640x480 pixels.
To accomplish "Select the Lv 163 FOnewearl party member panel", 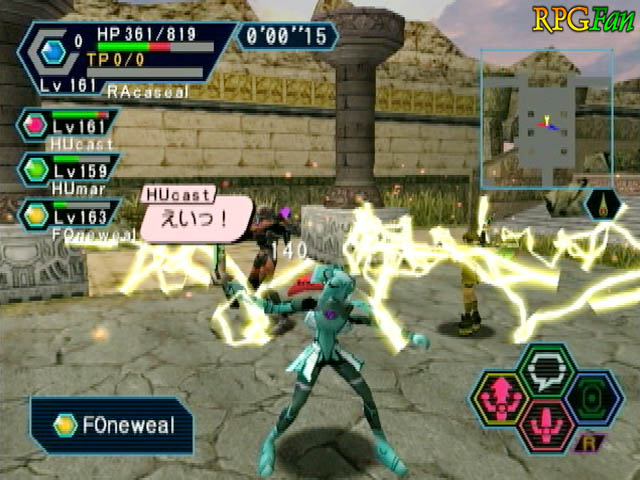I will tap(68, 213).
